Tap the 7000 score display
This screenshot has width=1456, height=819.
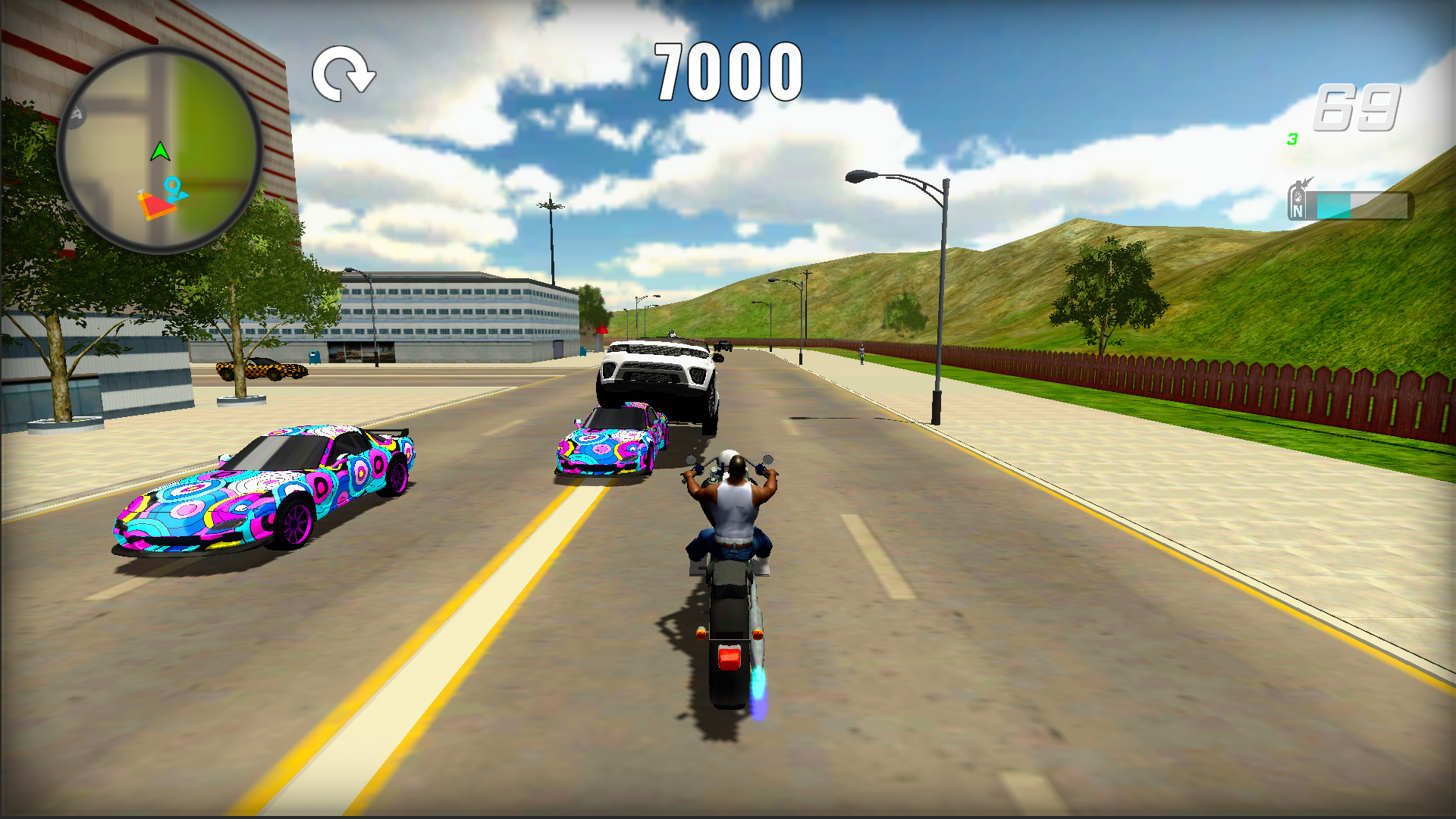click(x=726, y=70)
